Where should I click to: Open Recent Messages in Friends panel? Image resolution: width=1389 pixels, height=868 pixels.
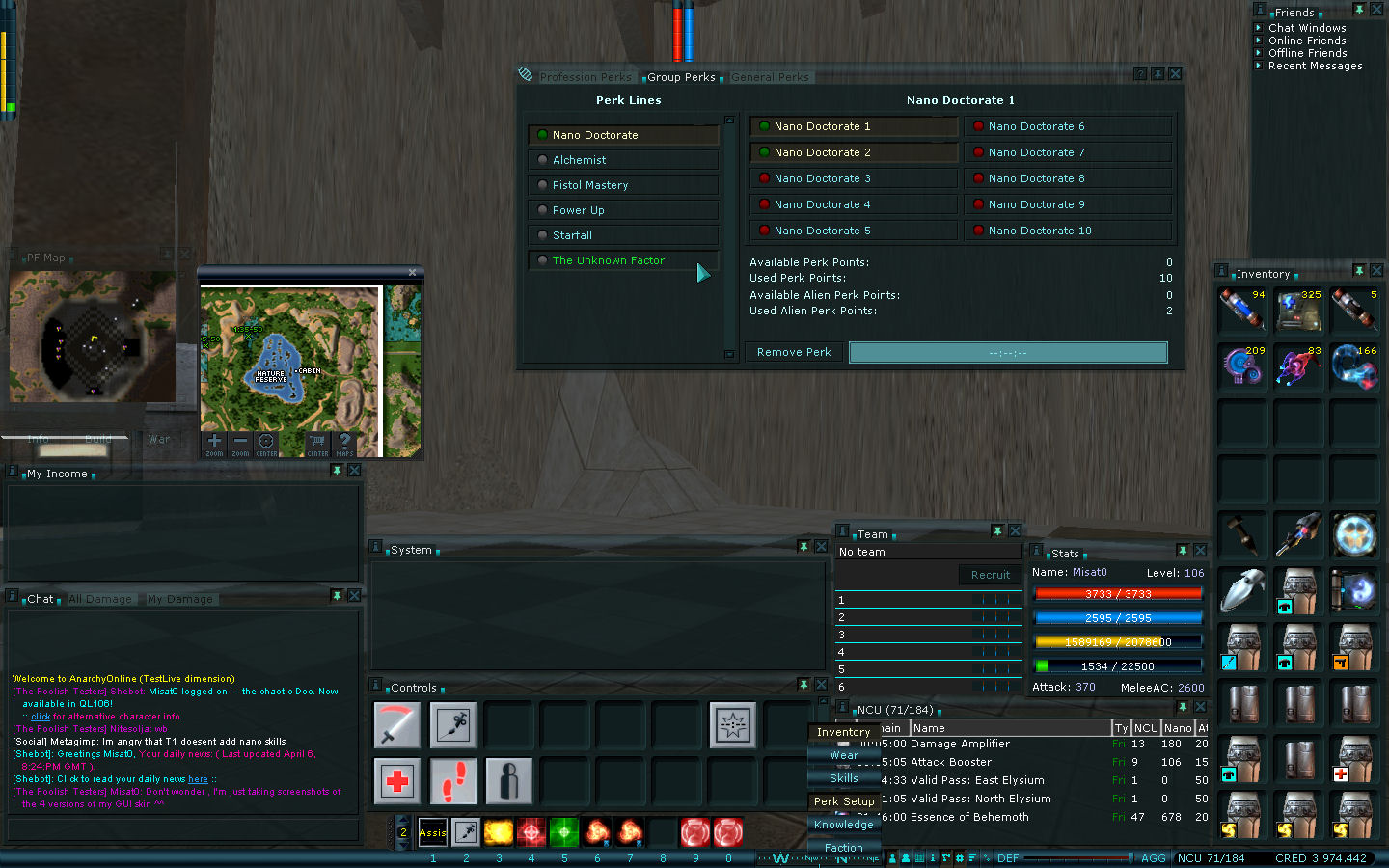coord(1315,66)
